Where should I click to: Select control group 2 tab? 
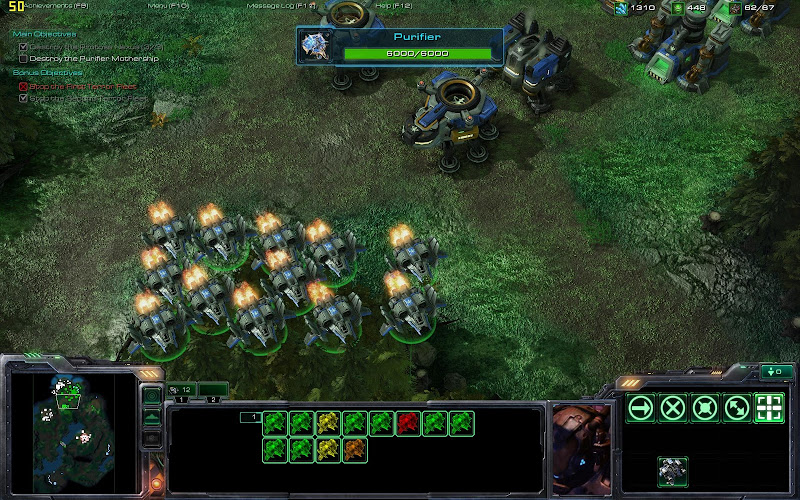(211, 399)
